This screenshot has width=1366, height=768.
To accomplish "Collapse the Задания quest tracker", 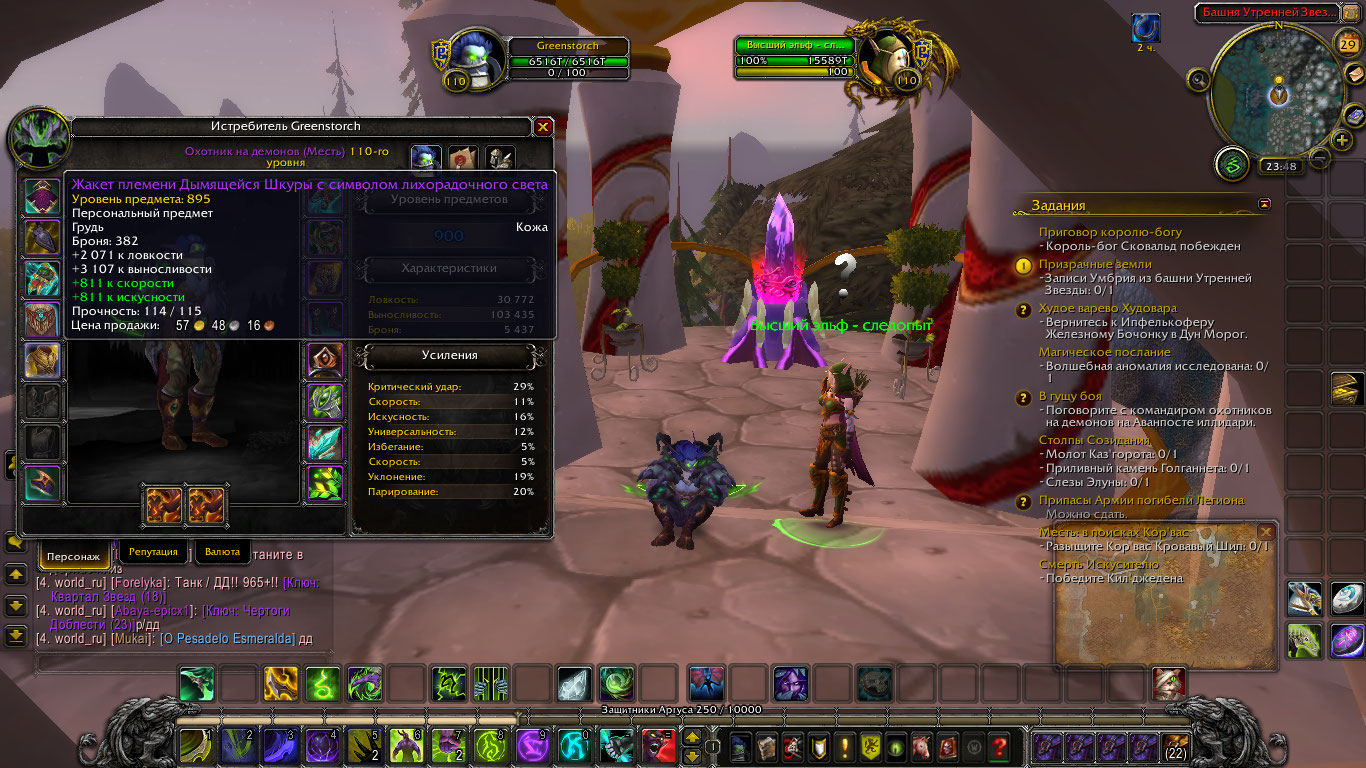I will coord(1265,204).
